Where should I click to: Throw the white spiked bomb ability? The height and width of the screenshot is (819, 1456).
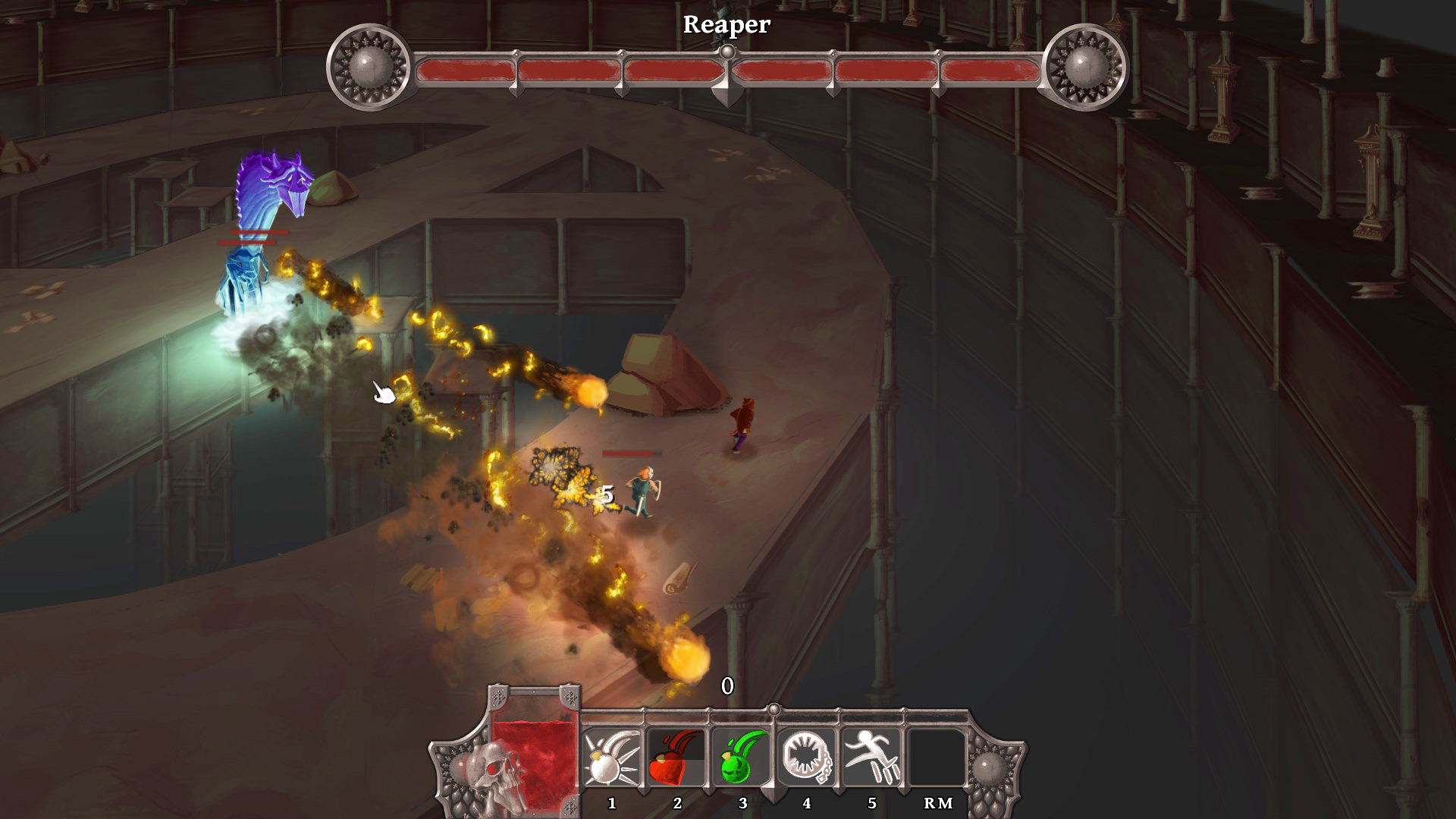pos(612,759)
